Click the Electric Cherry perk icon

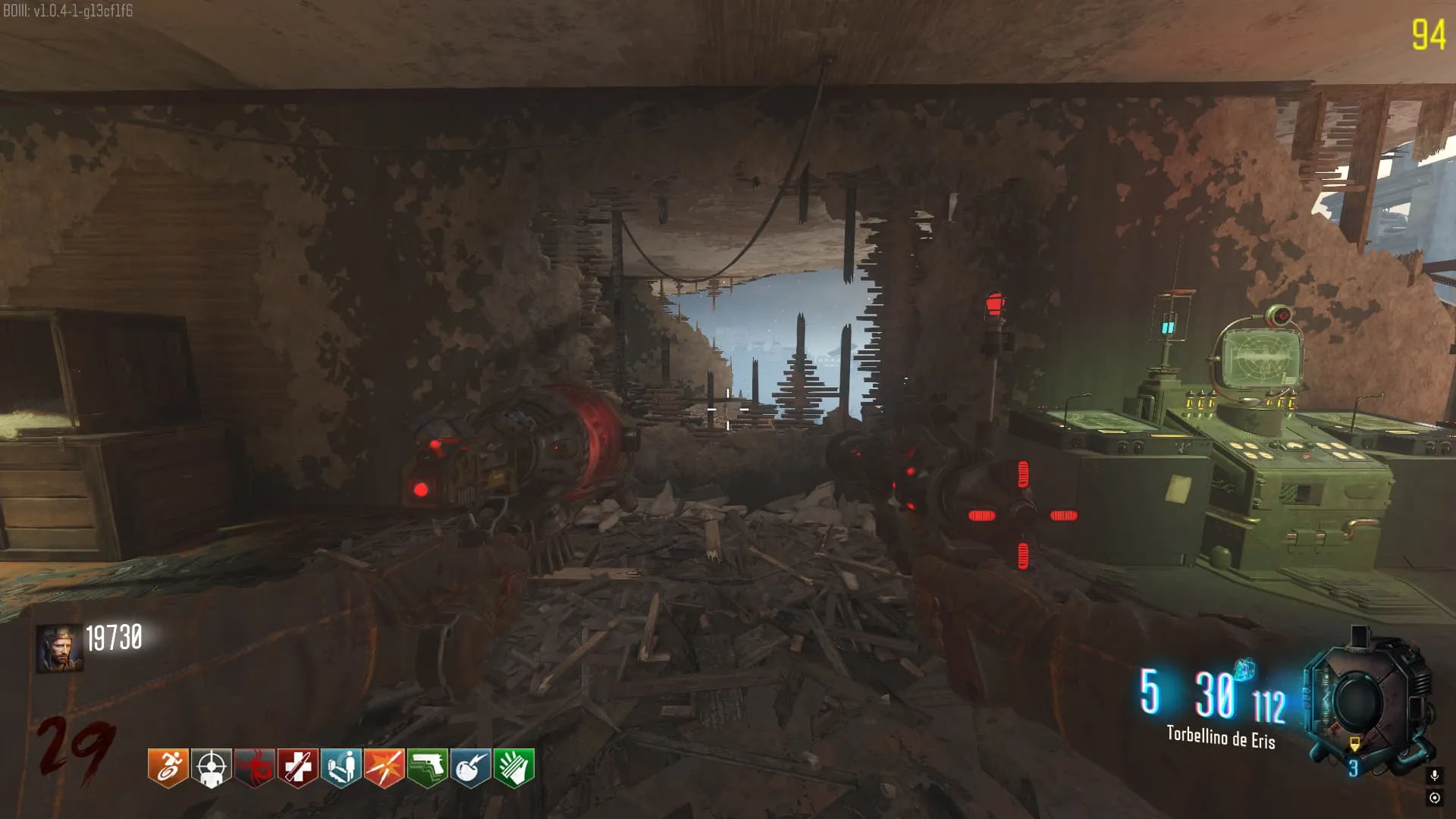[x=470, y=768]
